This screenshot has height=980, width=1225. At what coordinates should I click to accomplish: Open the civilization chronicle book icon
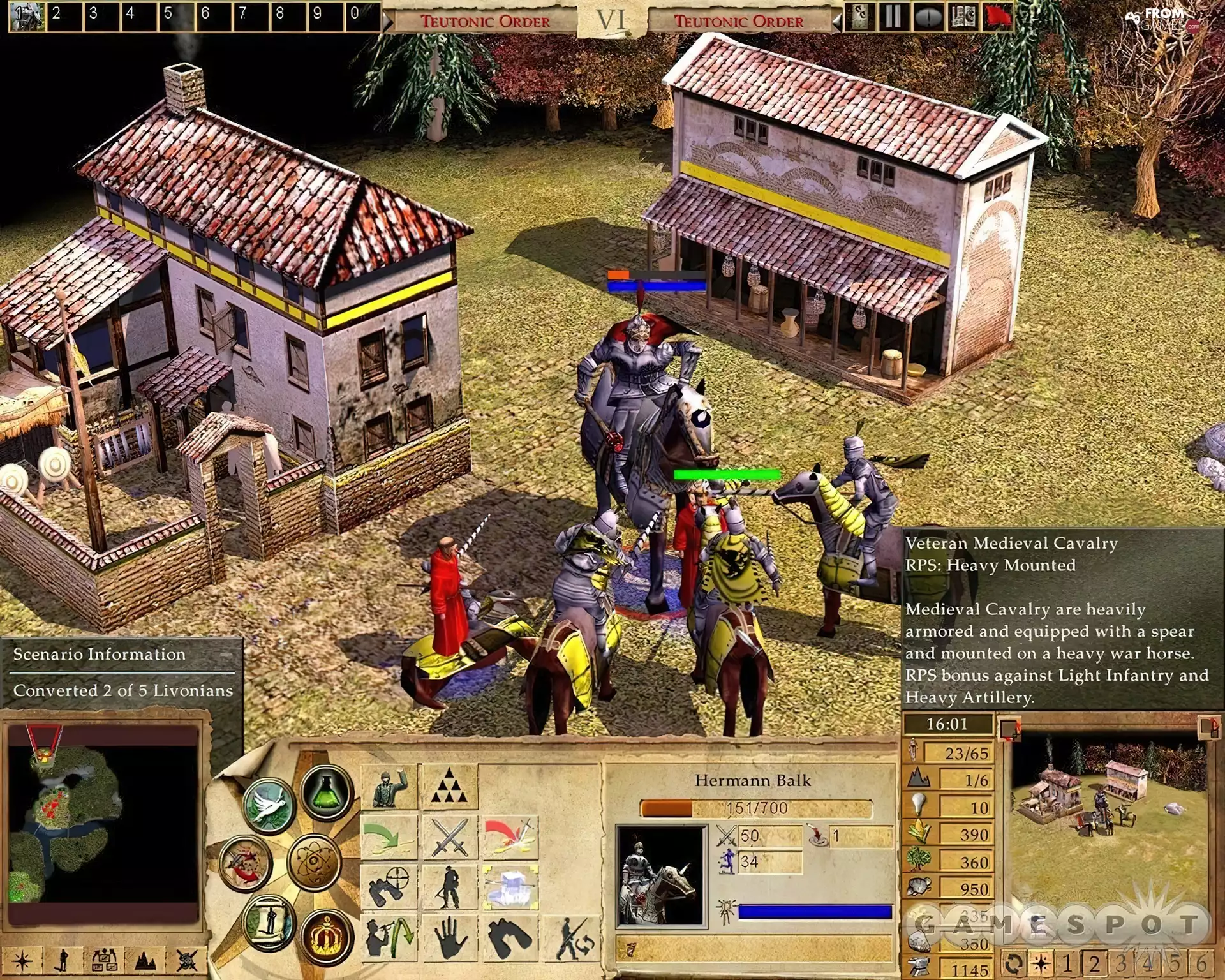[963, 17]
